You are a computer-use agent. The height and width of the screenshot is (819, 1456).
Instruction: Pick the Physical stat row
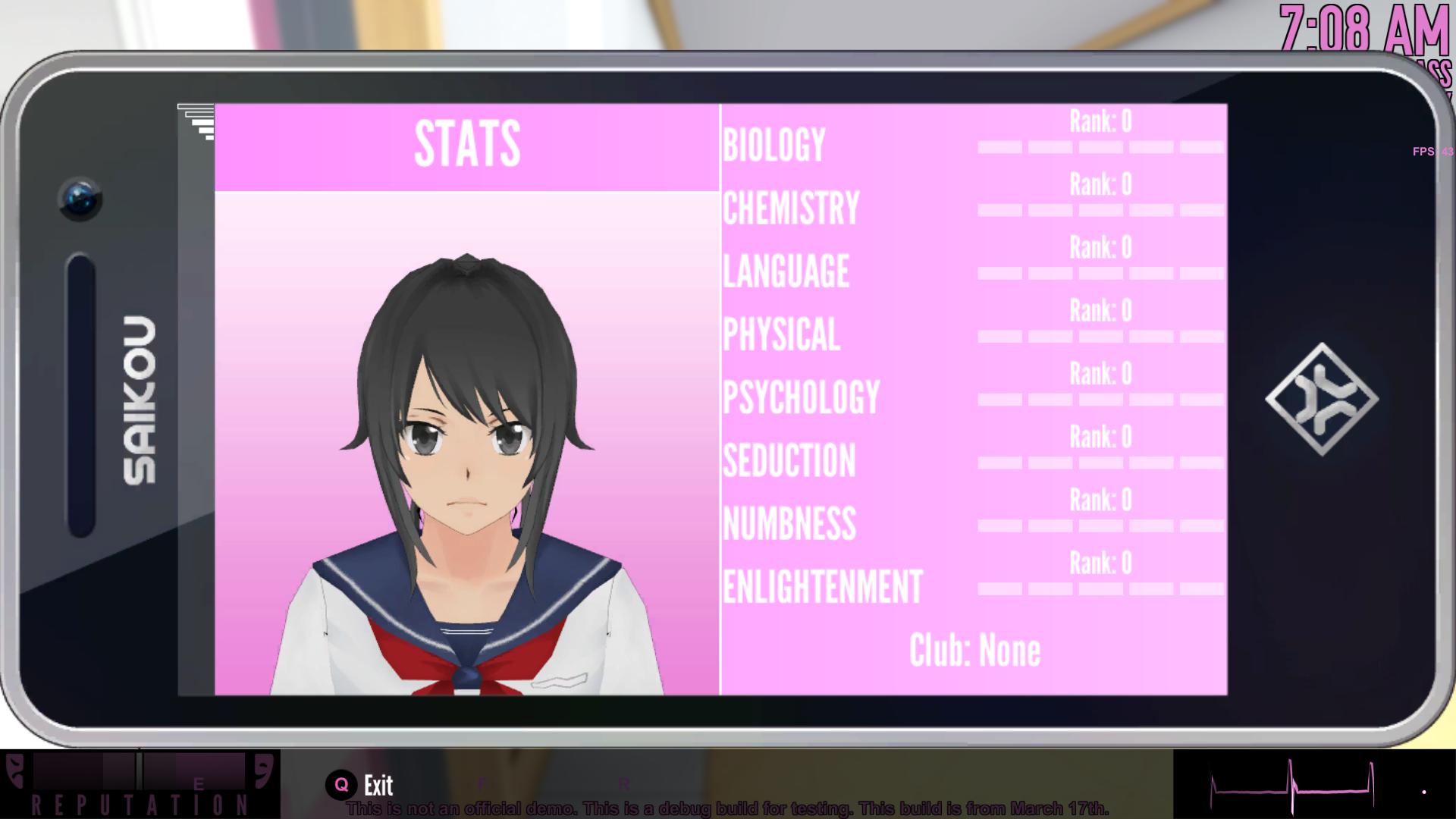(x=781, y=334)
